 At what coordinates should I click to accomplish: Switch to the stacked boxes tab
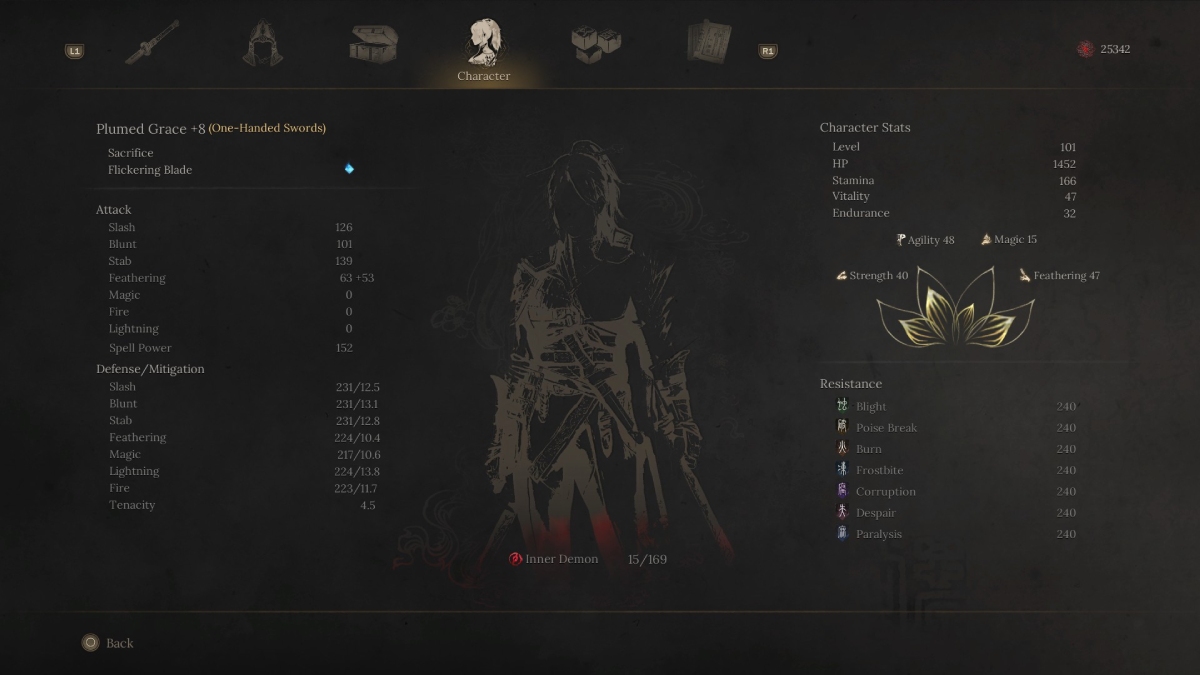[596, 43]
